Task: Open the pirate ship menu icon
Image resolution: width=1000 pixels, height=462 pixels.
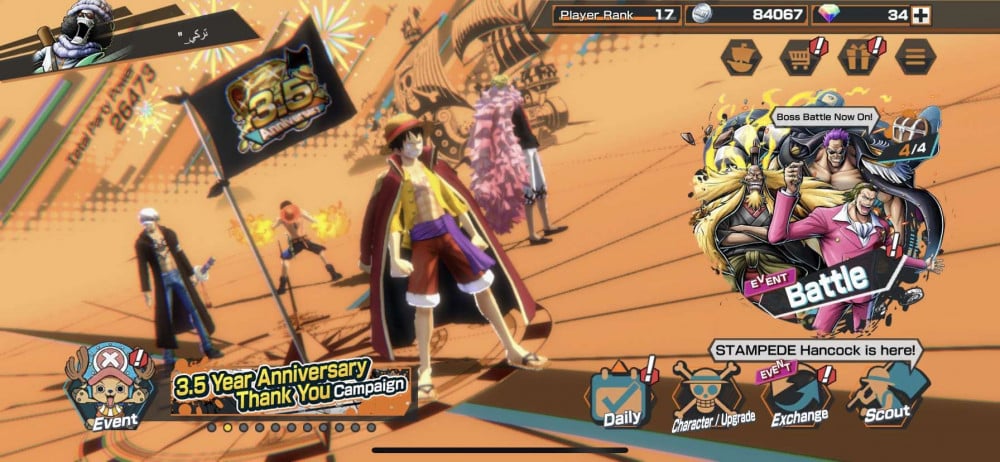Action: click(x=739, y=56)
